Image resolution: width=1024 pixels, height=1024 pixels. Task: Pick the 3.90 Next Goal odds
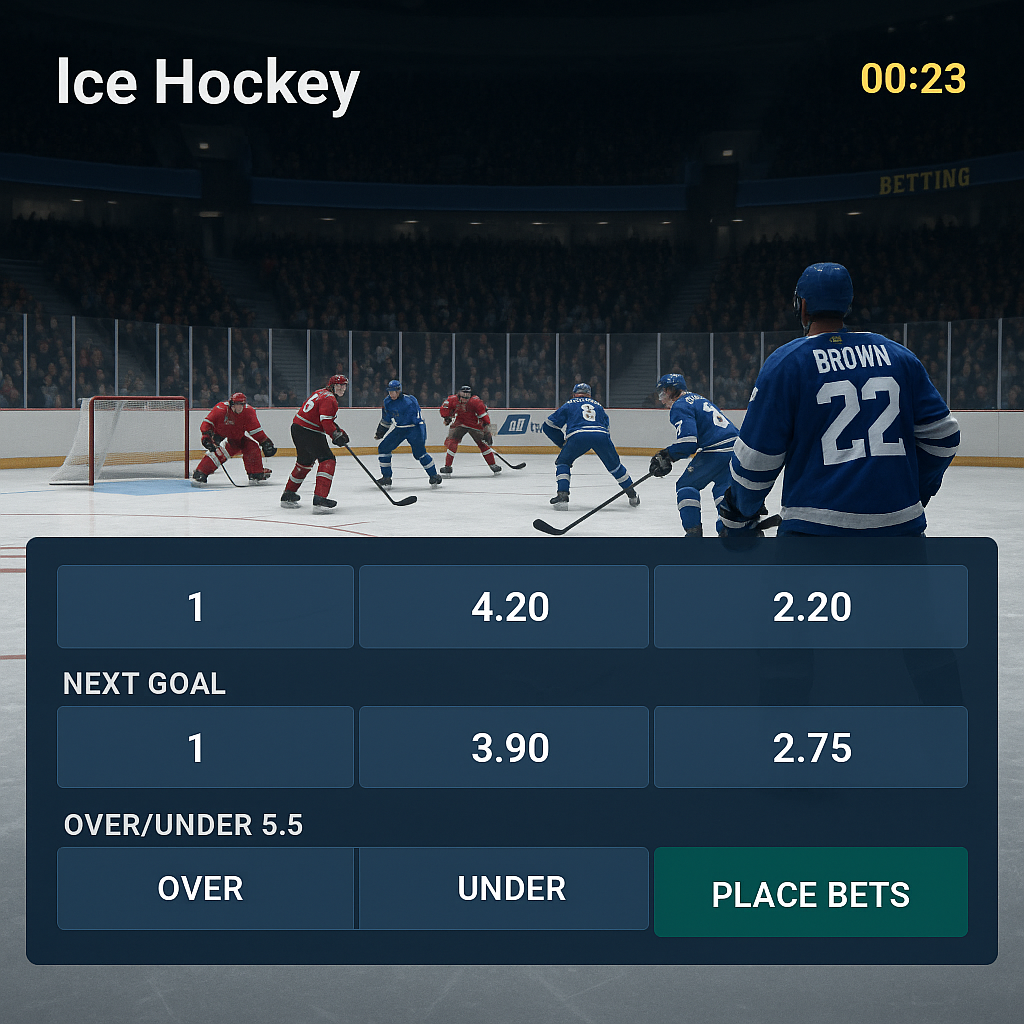tap(504, 747)
